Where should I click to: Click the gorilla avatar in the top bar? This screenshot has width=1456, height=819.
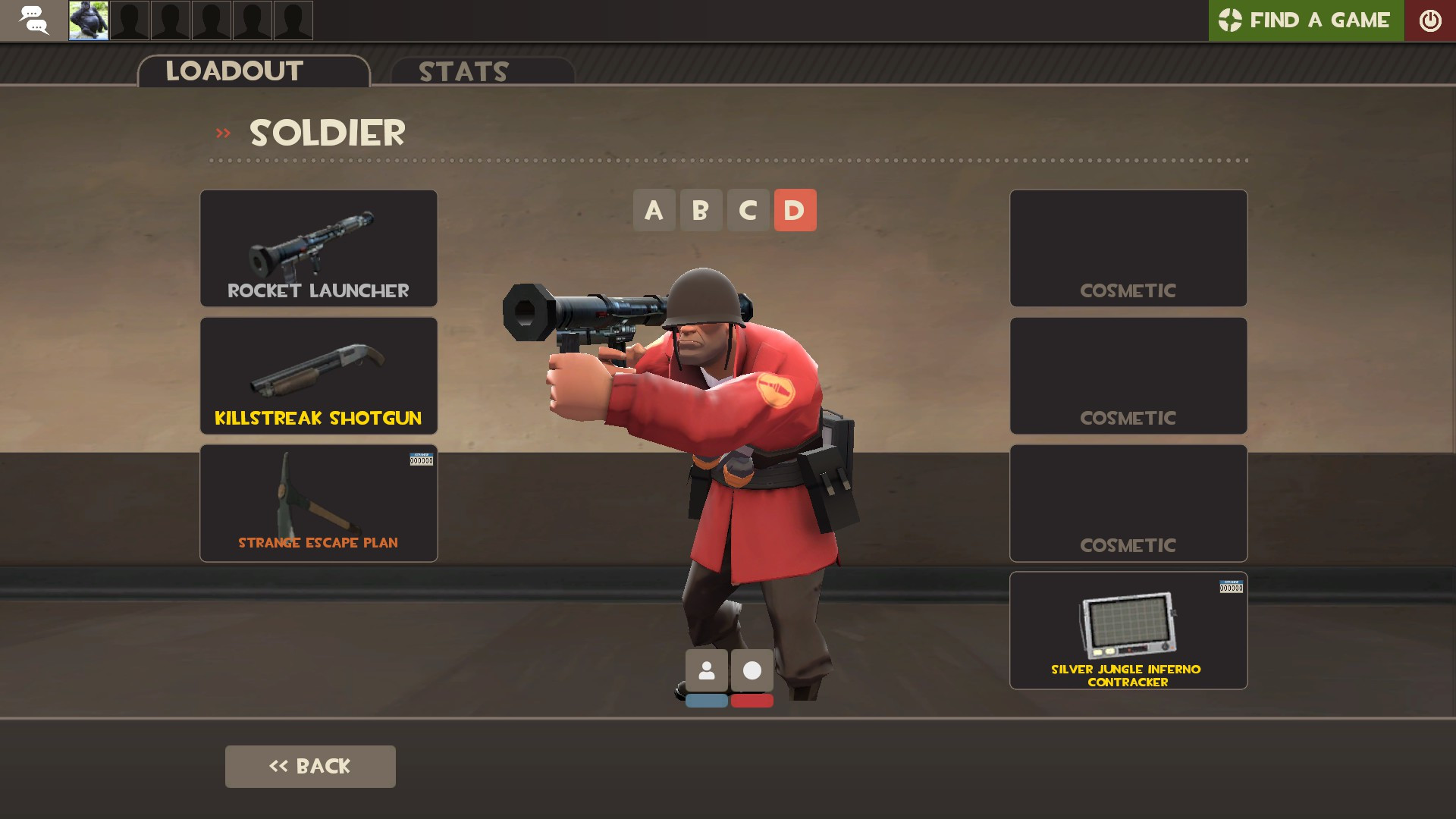point(88,20)
